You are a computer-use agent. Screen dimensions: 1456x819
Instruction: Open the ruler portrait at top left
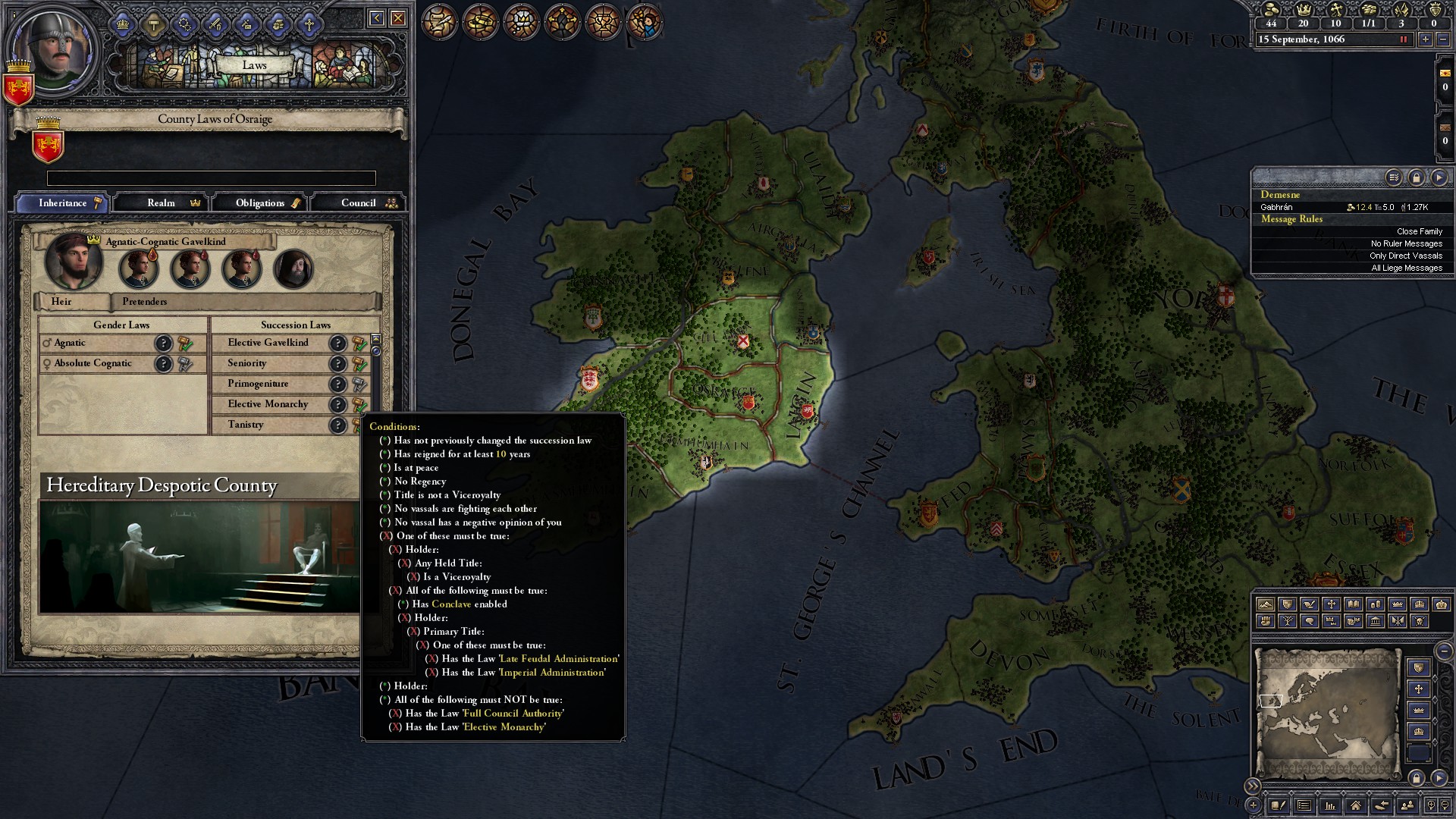click(53, 49)
